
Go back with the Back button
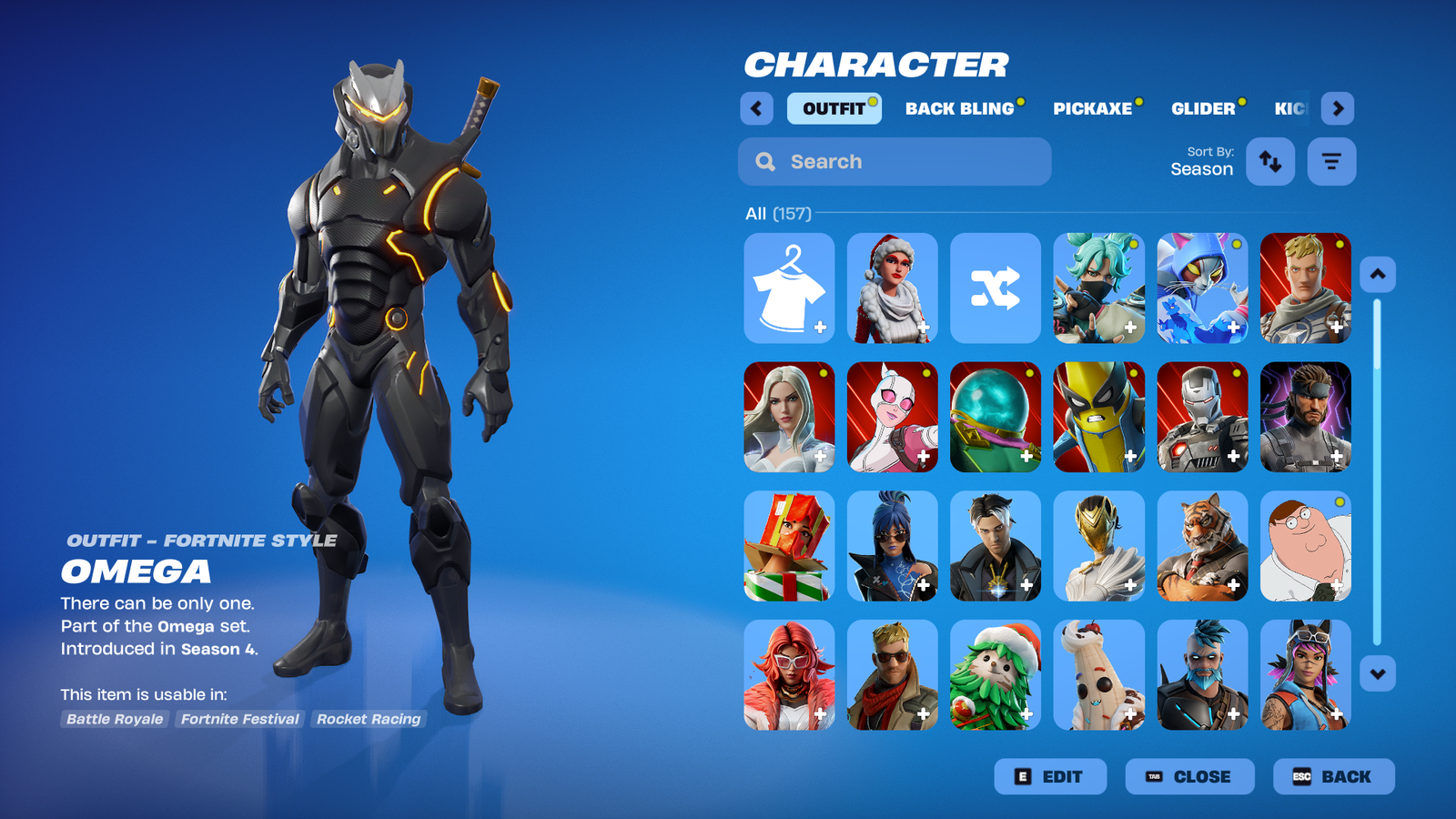1333,776
